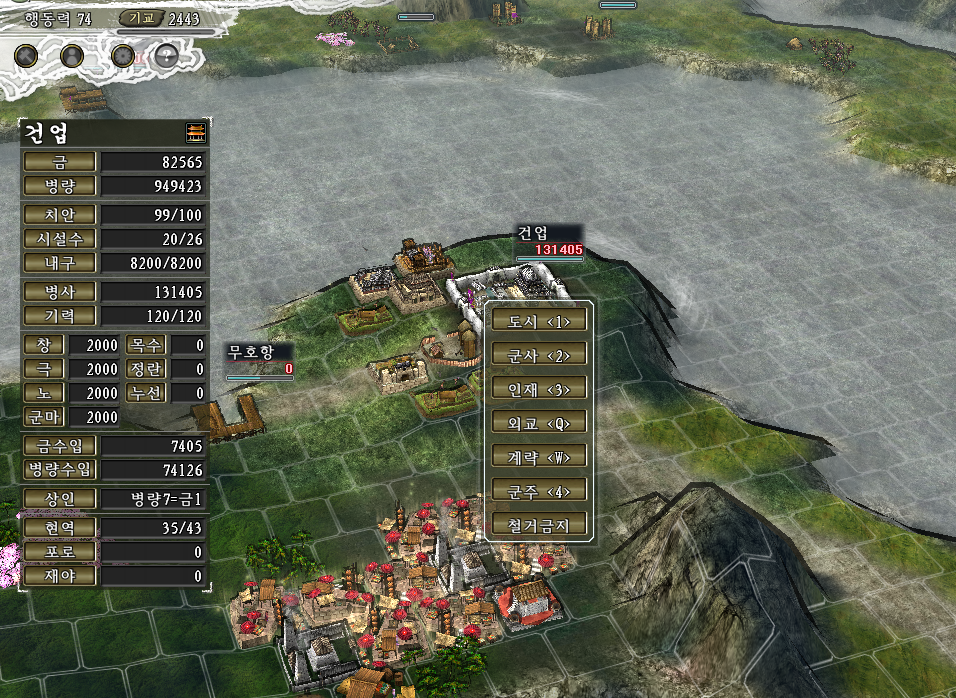Click the hammer round icon

28,55
